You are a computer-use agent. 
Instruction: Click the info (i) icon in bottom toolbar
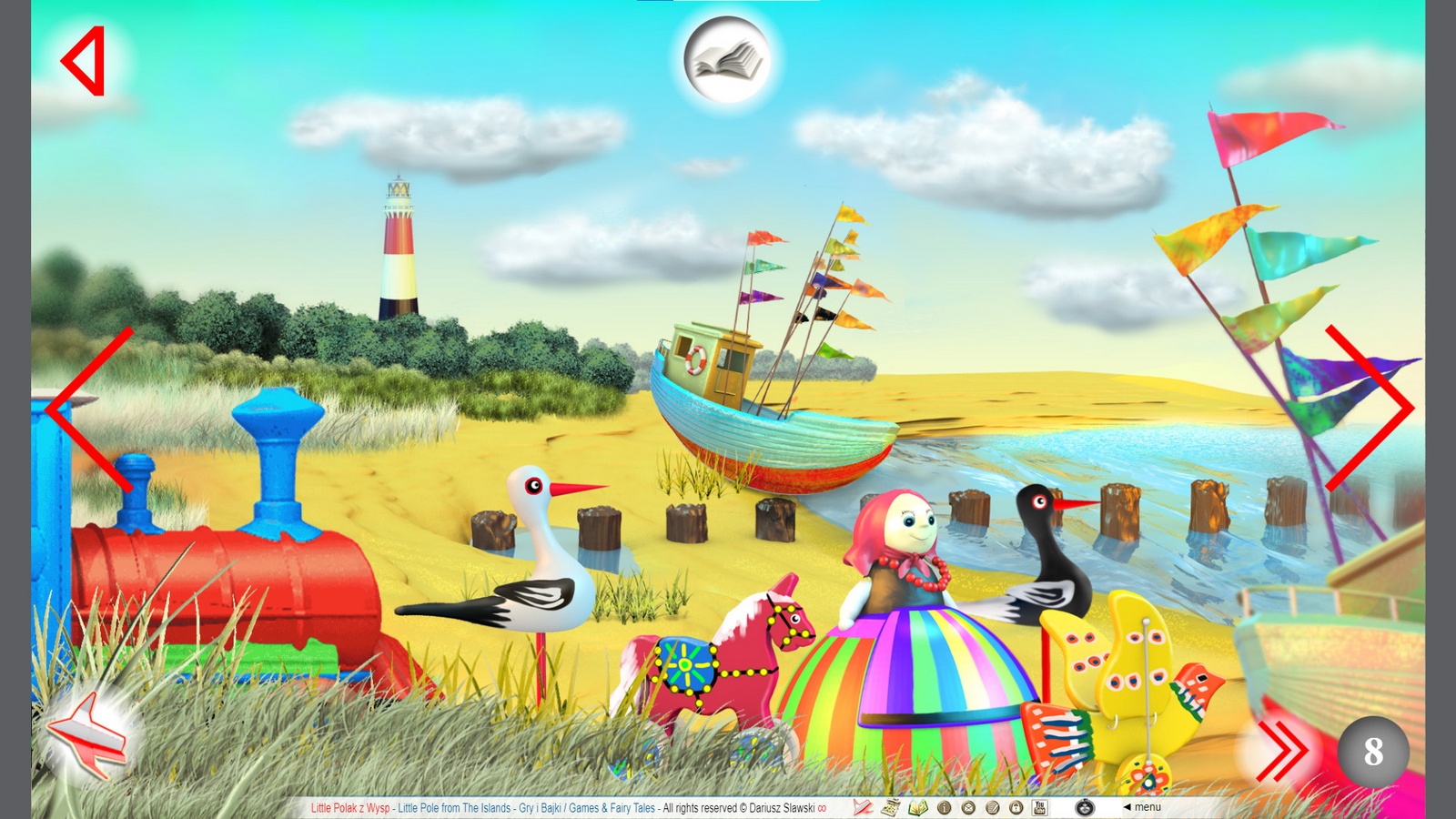pos(945,806)
